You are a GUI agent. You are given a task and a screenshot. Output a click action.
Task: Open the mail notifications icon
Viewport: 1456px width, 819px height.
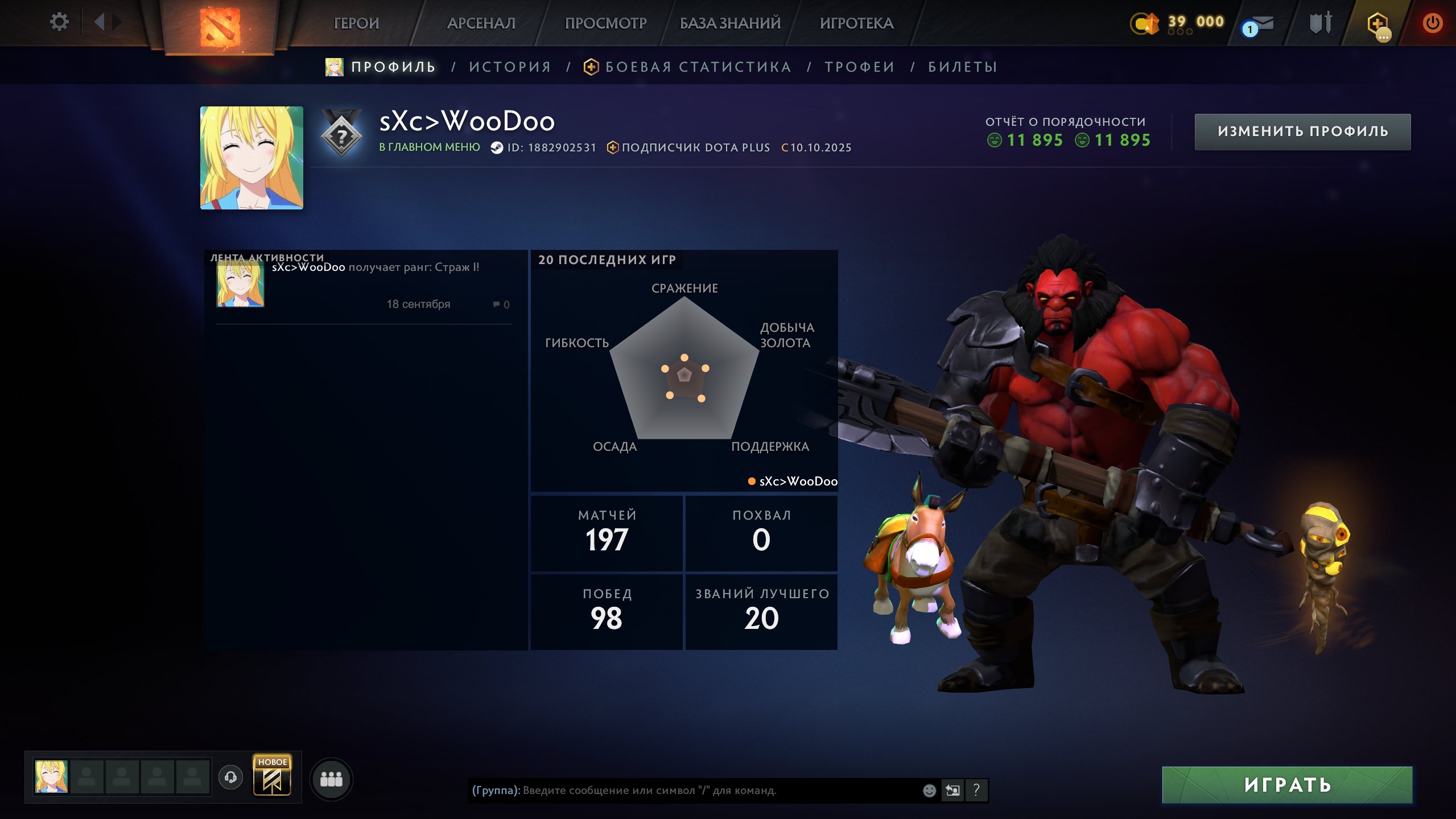pyautogui.click(x=1259, y=25)
